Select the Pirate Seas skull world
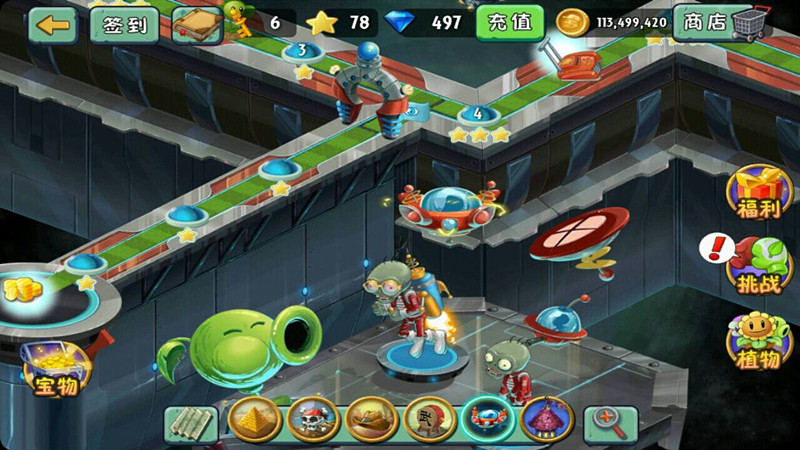This screenshot has height=450, width=800. pyautogui.click(x=313, y=420)
